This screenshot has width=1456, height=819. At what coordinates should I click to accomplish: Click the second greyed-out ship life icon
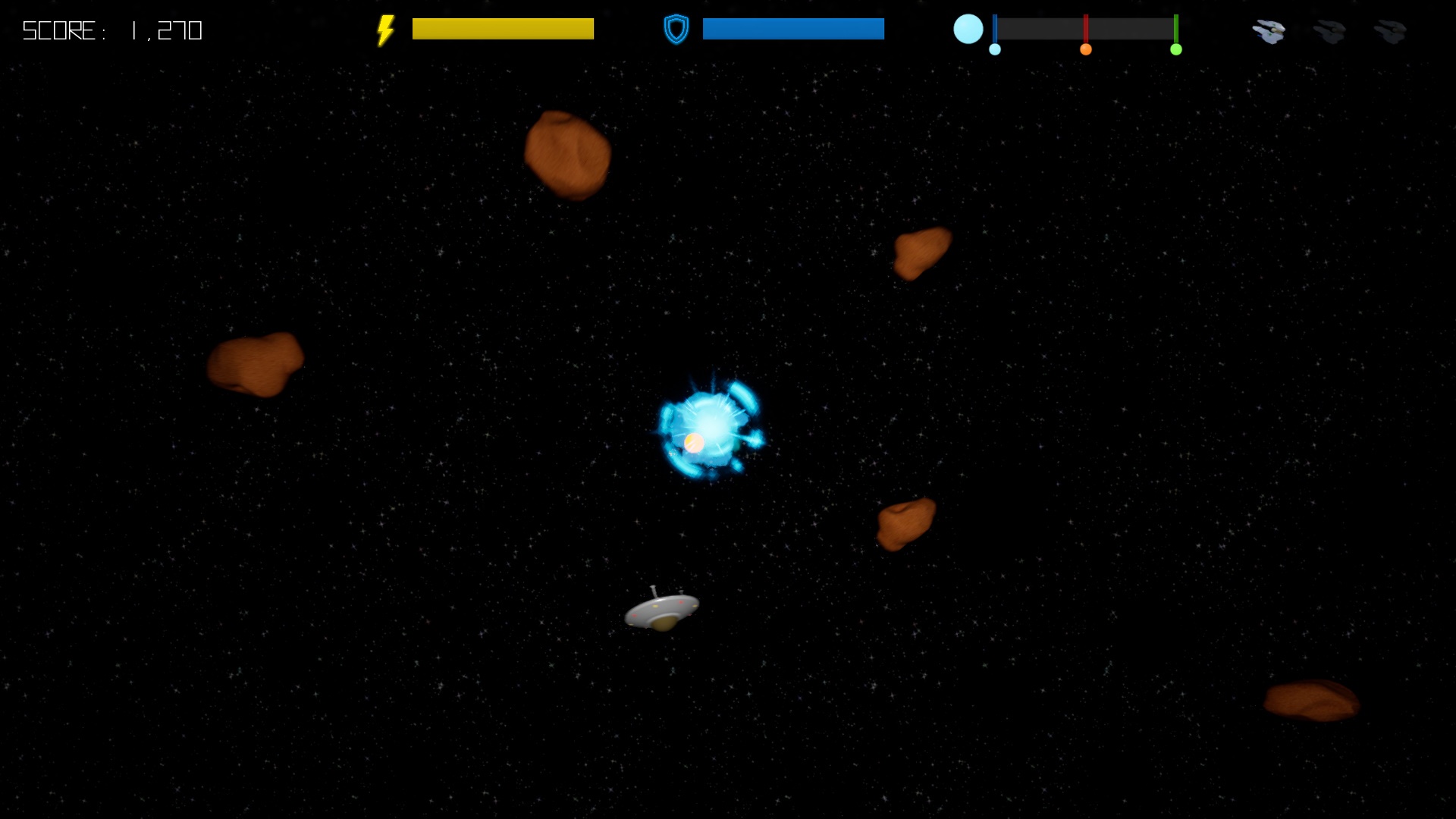tap(1329, 30)
